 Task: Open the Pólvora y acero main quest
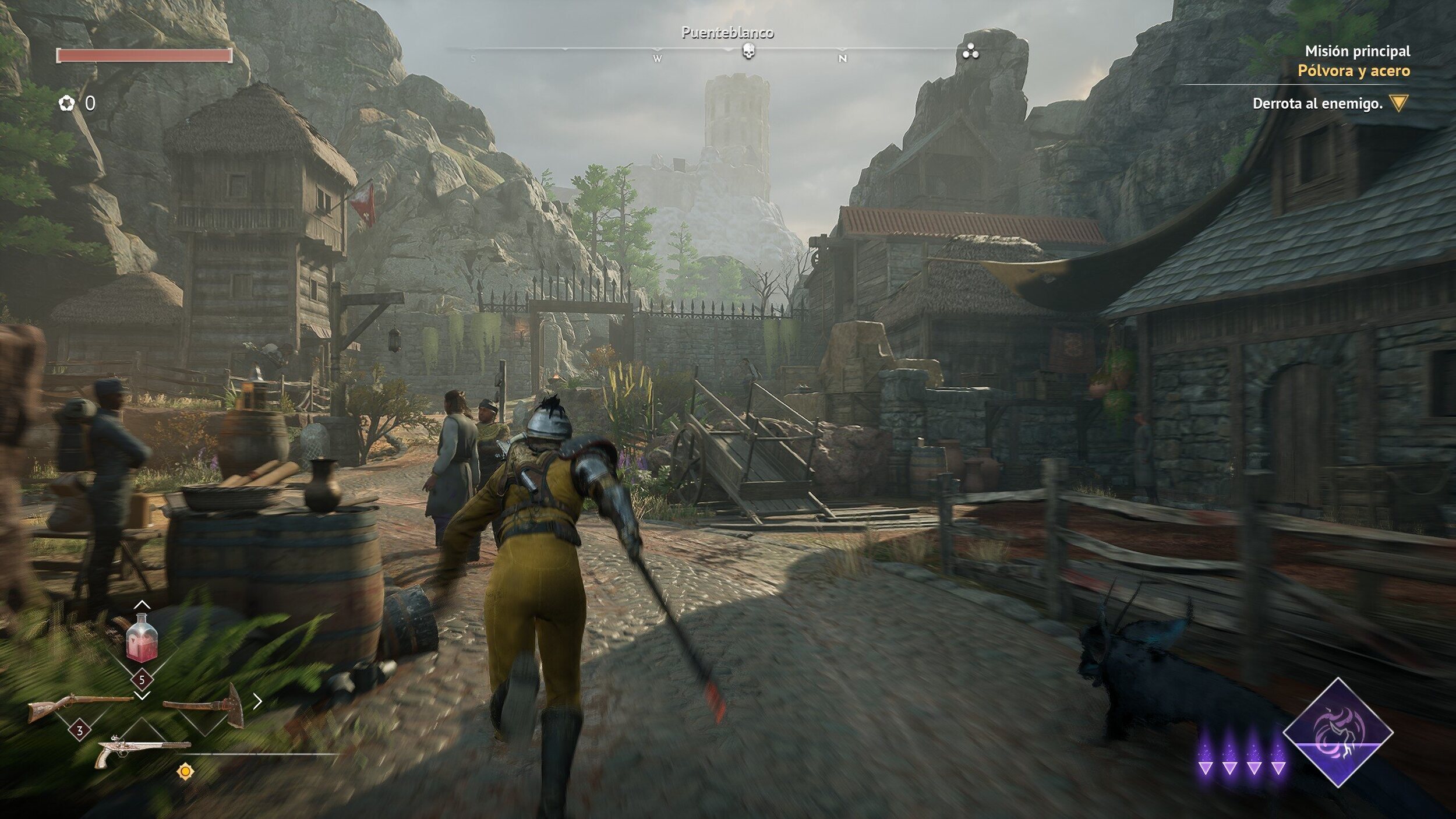pos(1353,71)
